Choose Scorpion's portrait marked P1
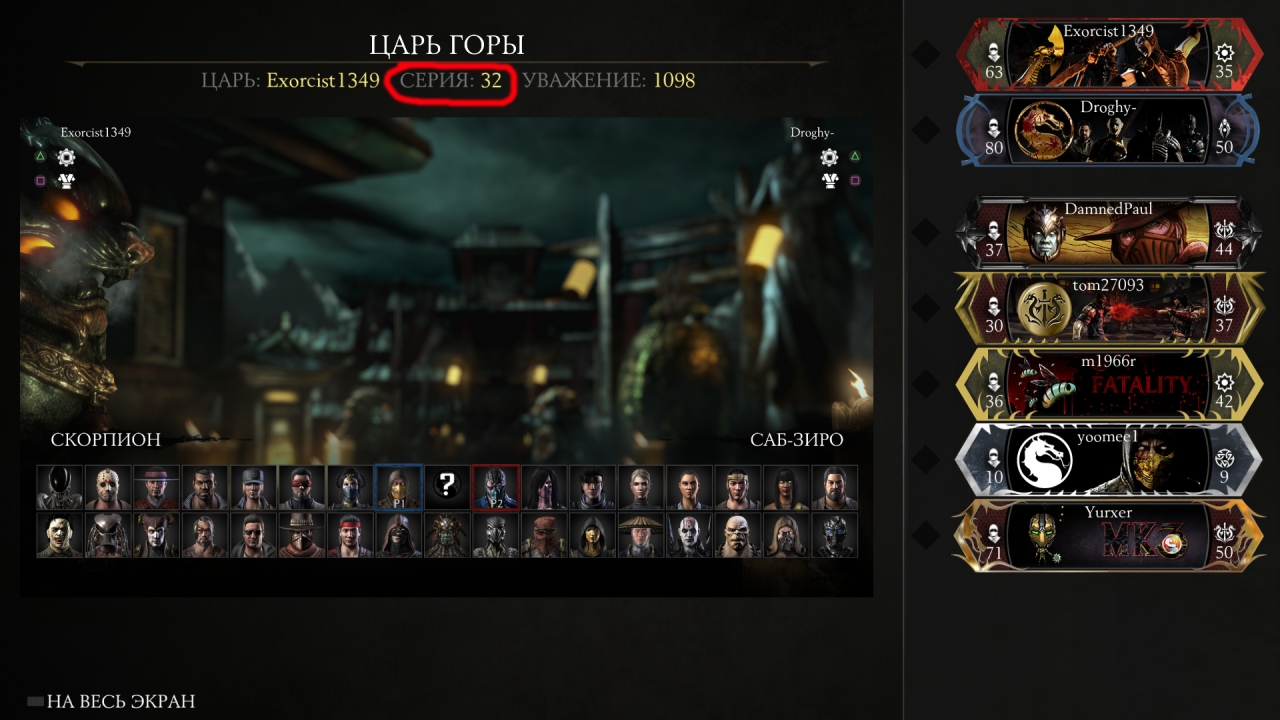 pos(398,487)
